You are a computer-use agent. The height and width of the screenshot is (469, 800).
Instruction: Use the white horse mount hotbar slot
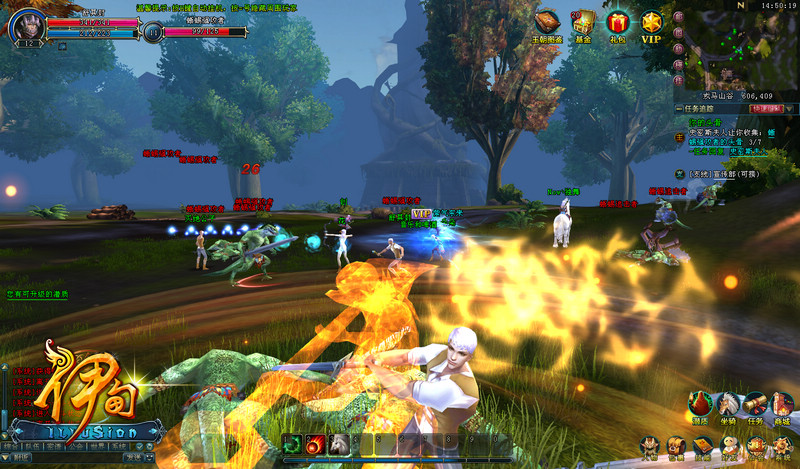click(338, 445)
